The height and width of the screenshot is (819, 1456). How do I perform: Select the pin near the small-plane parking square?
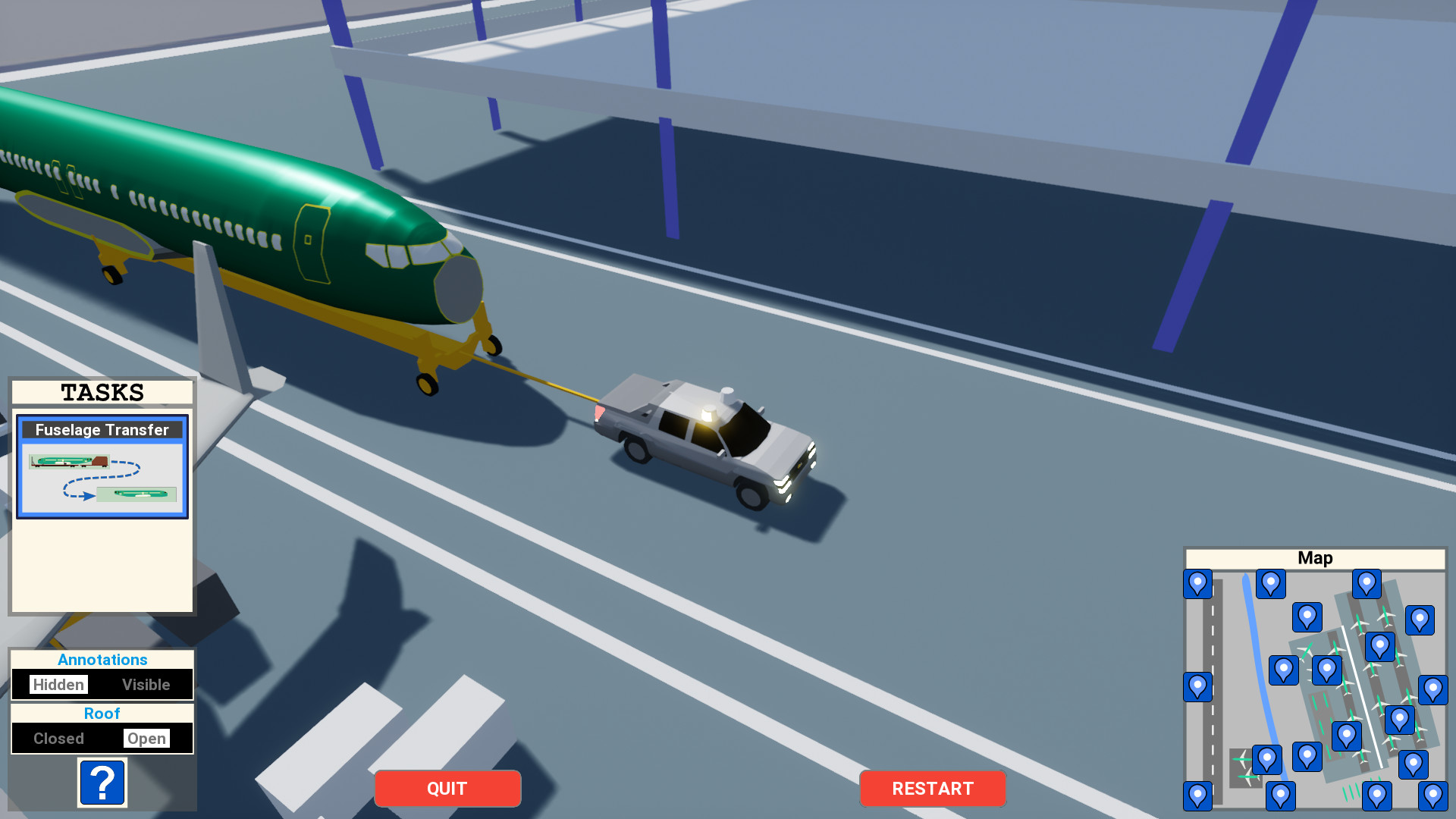[x=1267, y=758]
